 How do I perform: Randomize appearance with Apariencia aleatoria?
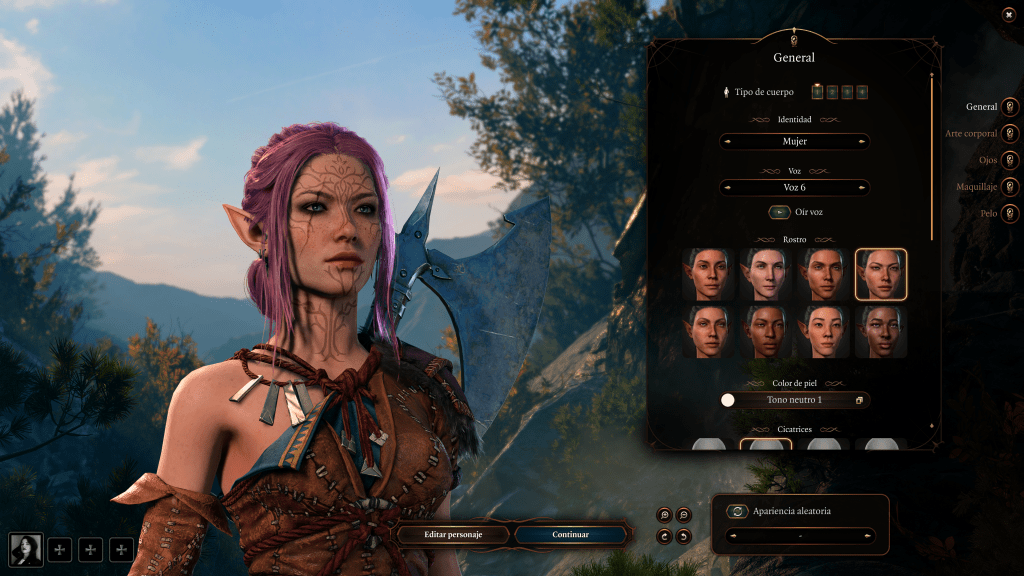[x=737, y=511]
